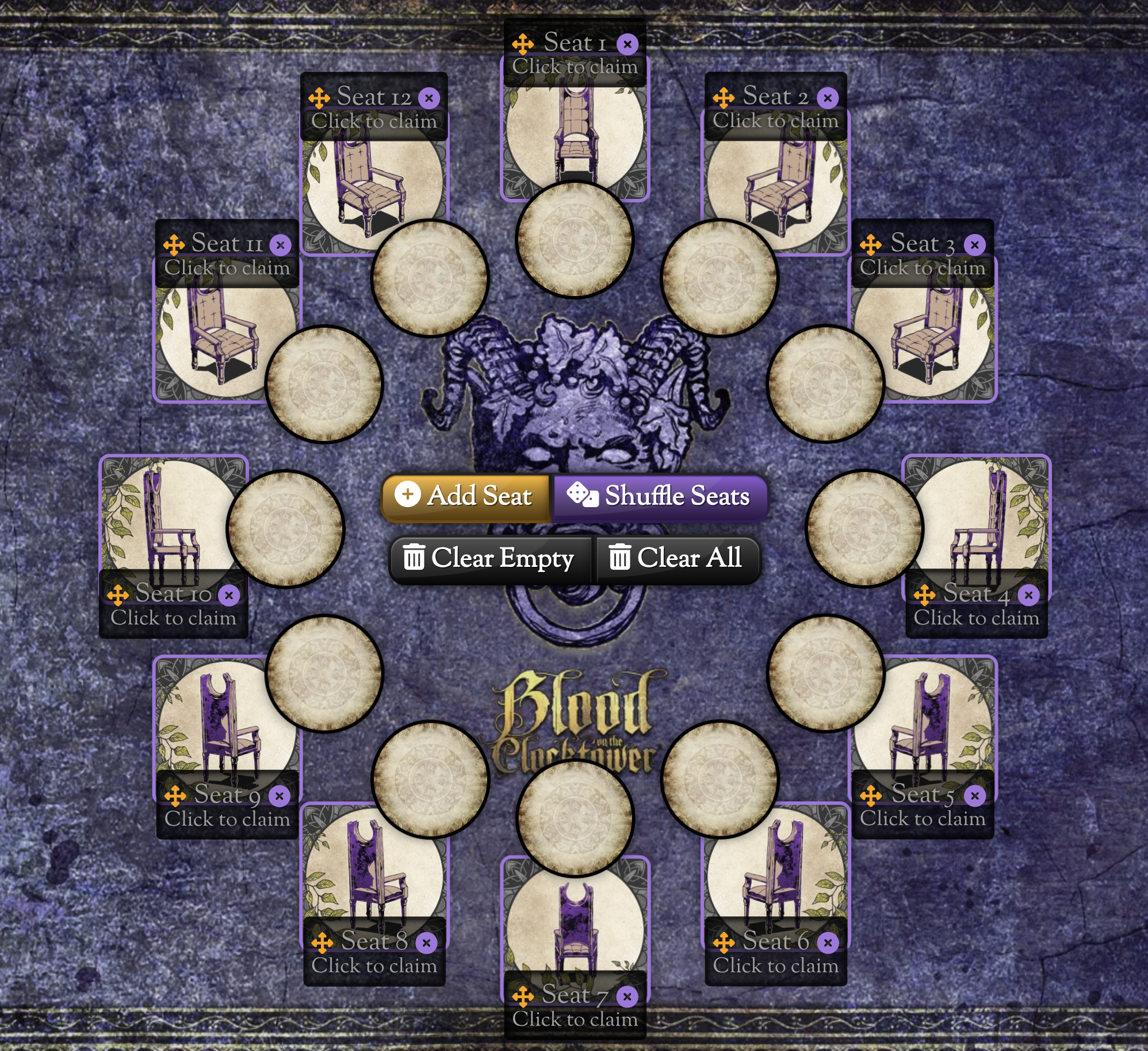Remove Seat 12 with its X icon

pos(428,98)
